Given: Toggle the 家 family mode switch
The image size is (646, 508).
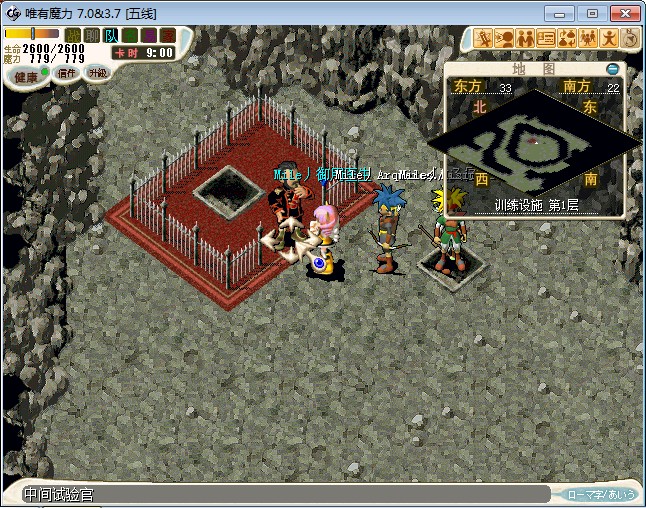Looking at the screenshot, I should (x=167, y=36).
